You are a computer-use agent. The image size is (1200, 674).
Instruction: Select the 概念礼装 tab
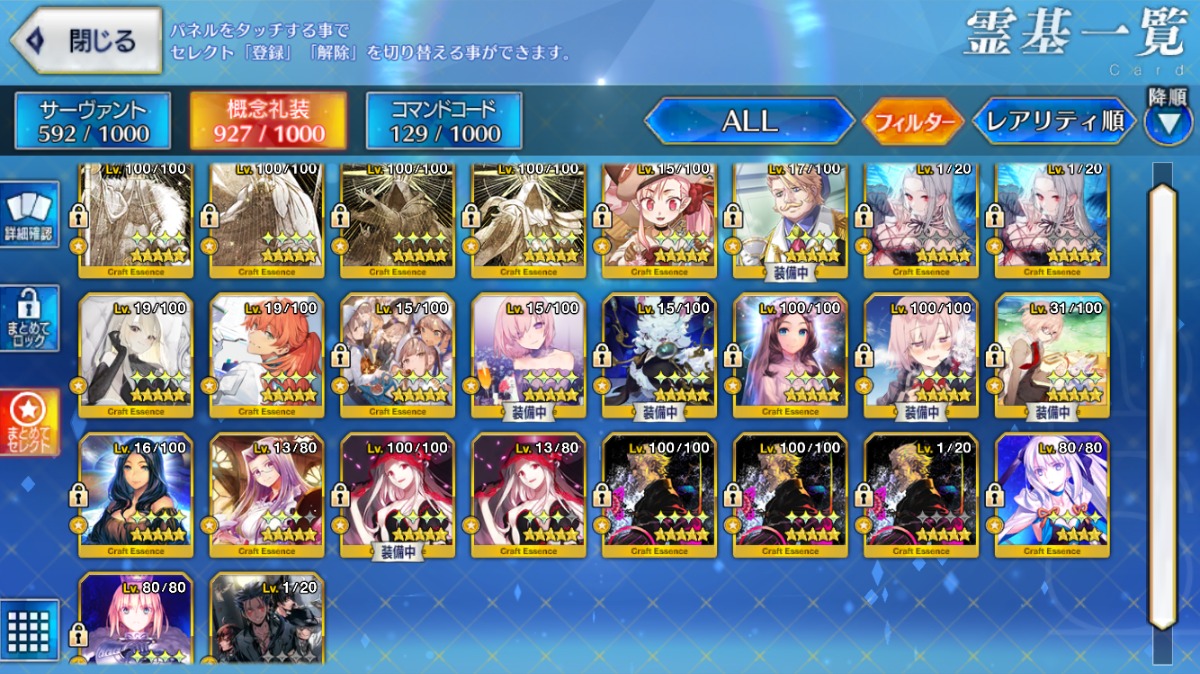pos(269,120)
